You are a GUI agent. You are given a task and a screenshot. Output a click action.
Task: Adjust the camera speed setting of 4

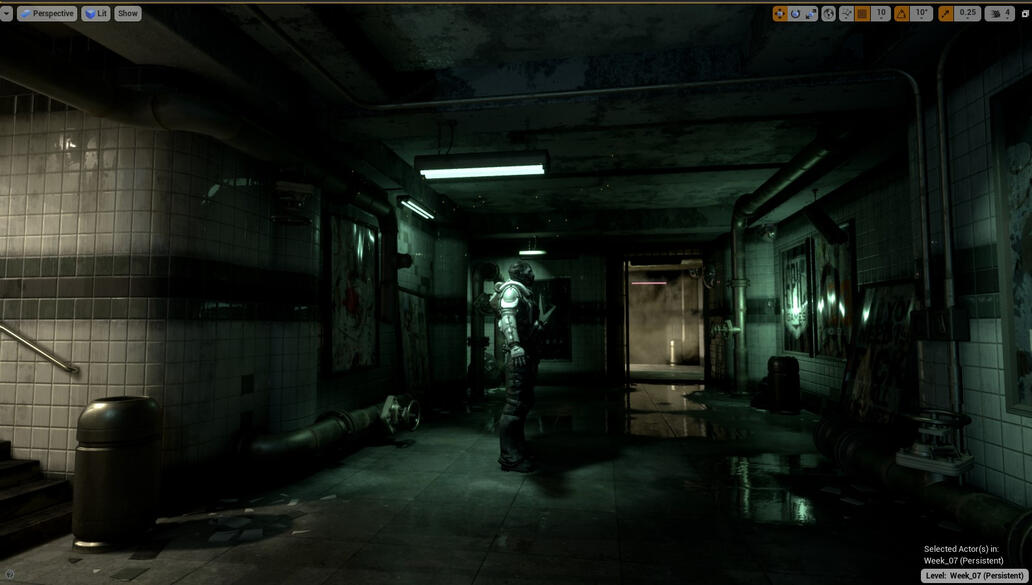tap(999, 13)
